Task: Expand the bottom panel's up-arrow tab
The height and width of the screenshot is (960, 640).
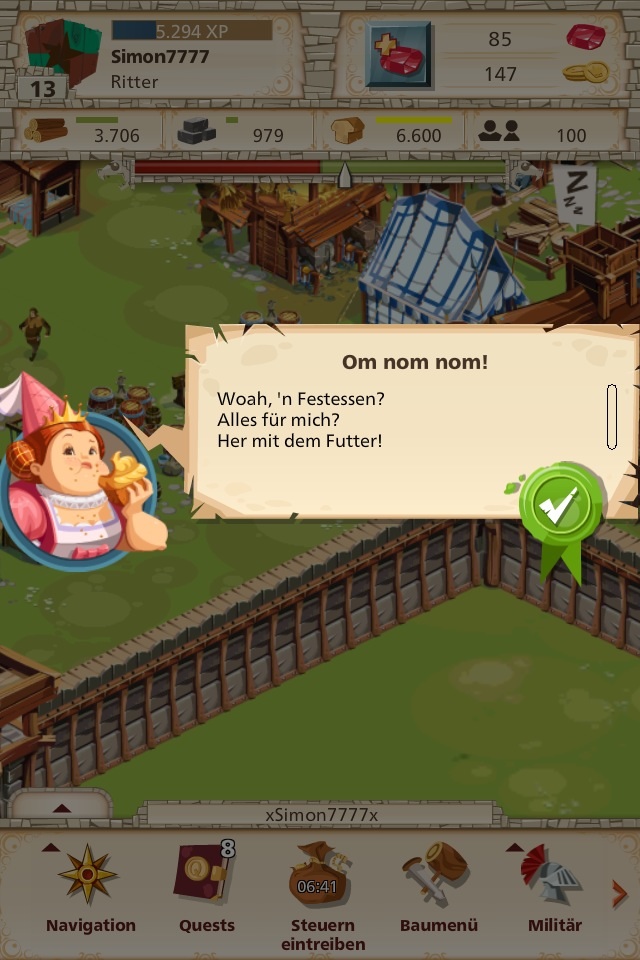Action: point(61,807)
